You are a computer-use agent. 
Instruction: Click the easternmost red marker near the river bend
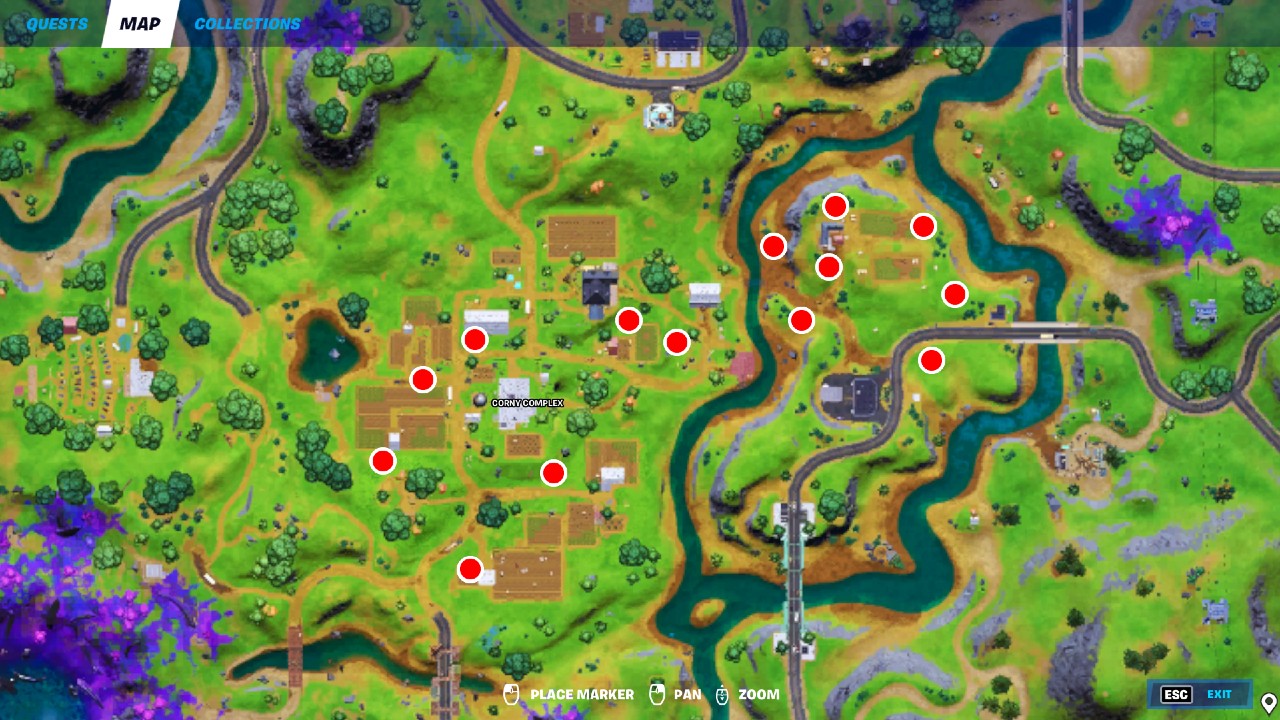pos(956,293)
